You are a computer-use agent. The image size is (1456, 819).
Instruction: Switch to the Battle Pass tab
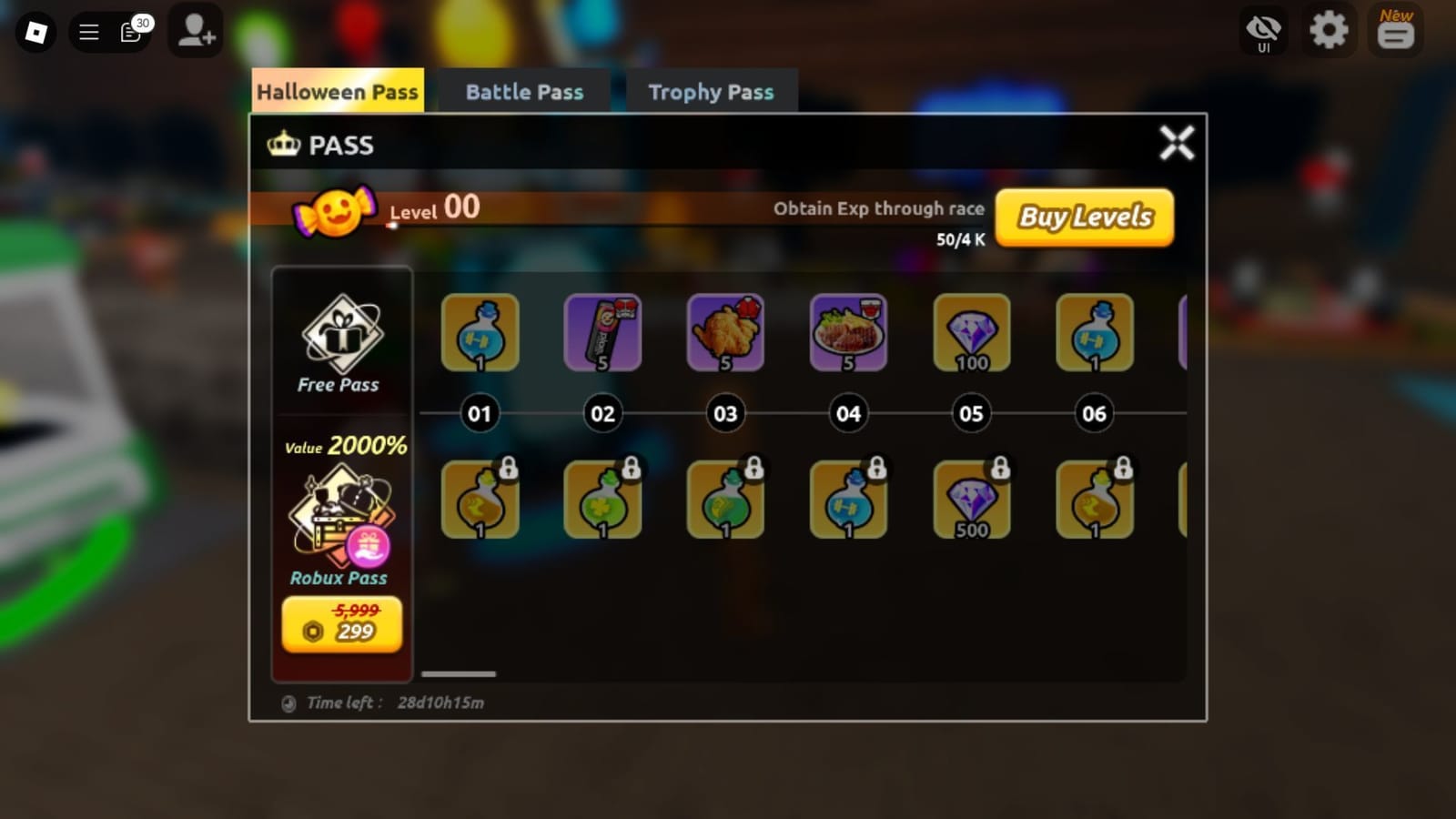point(524,91)
